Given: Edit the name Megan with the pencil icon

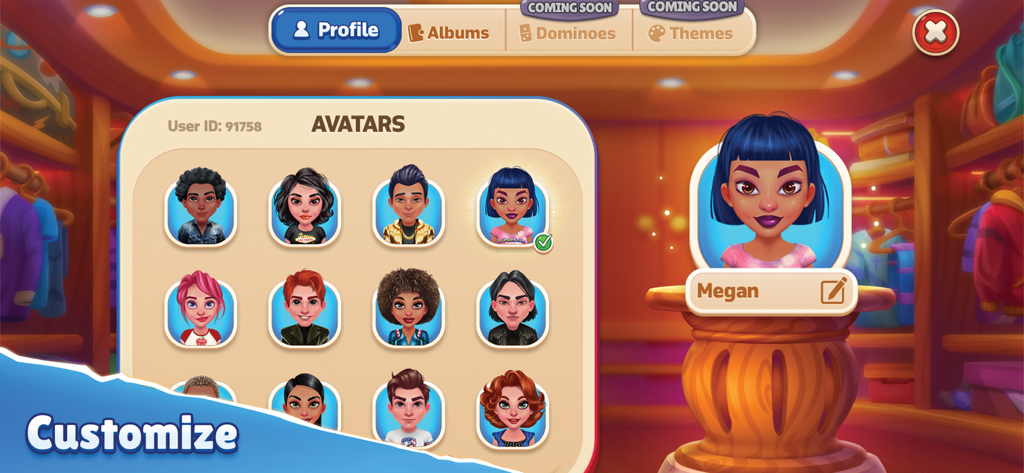Looking at the screenshot, I should point(833,291).
